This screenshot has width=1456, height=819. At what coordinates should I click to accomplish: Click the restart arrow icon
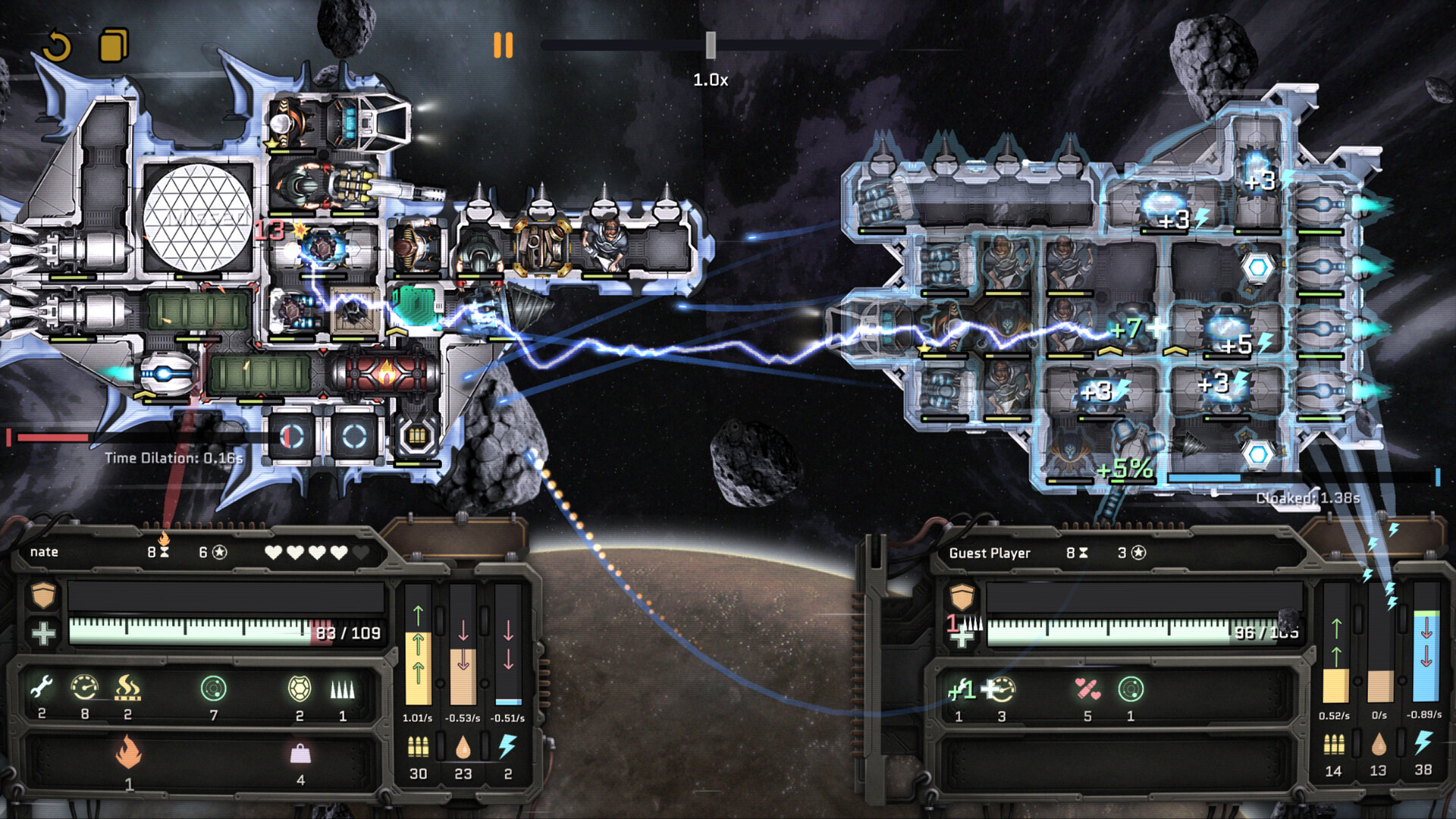(57, 46)
